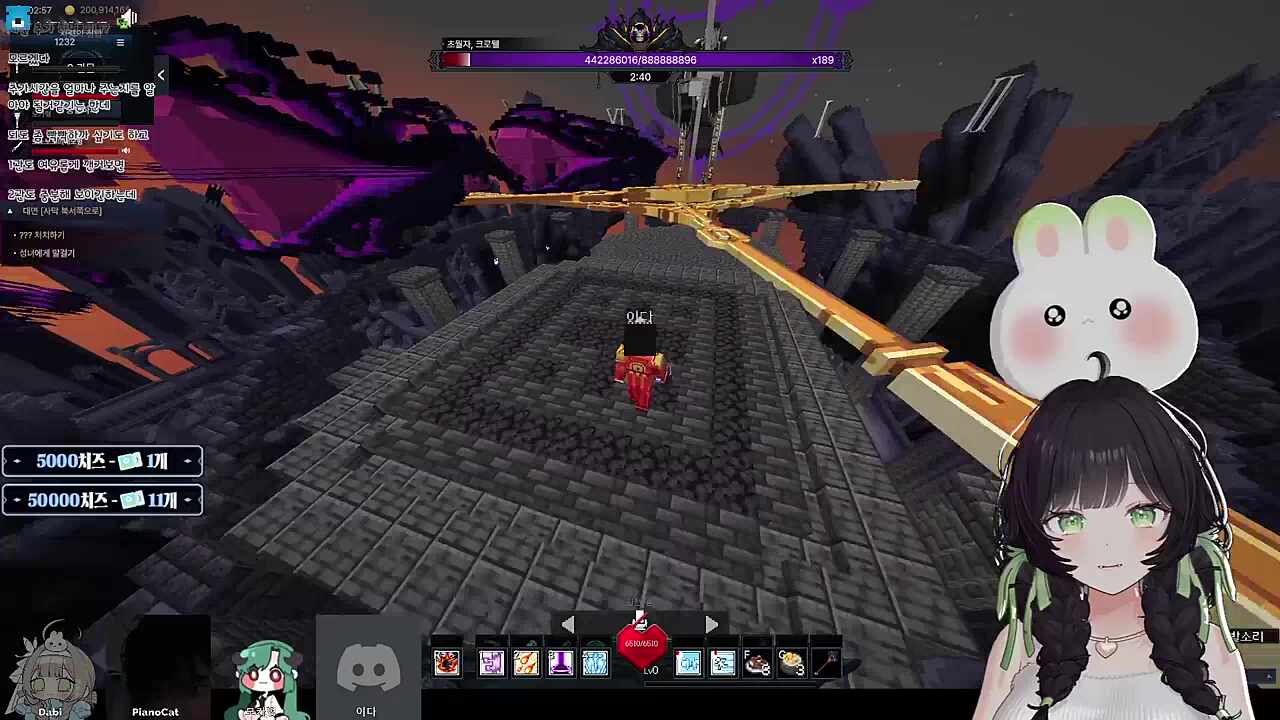The width and height of the screenshot is (1280, 720).
Task: Click the 이디 Discord avatar tile
Action: click(x=367, y=670)
